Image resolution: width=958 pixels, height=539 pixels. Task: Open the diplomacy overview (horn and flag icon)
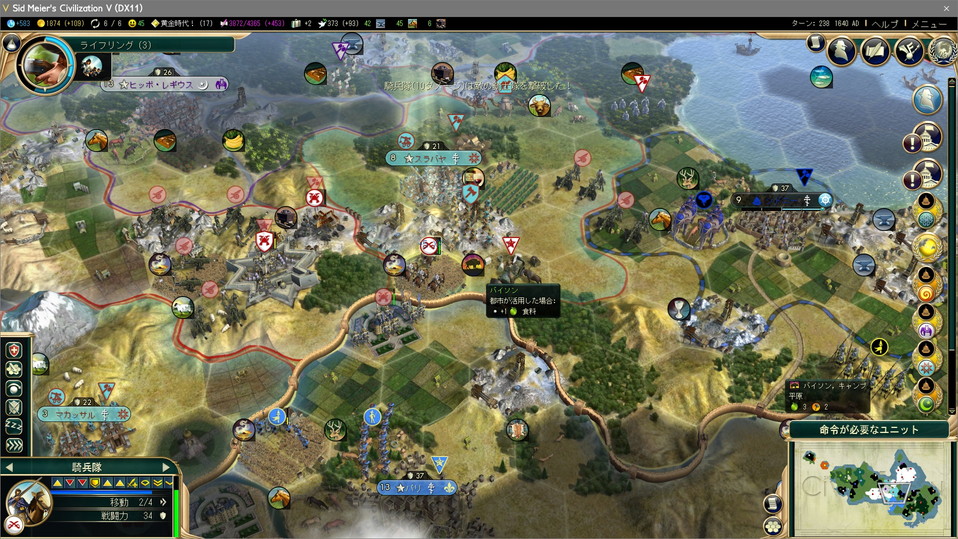(908, 51)
